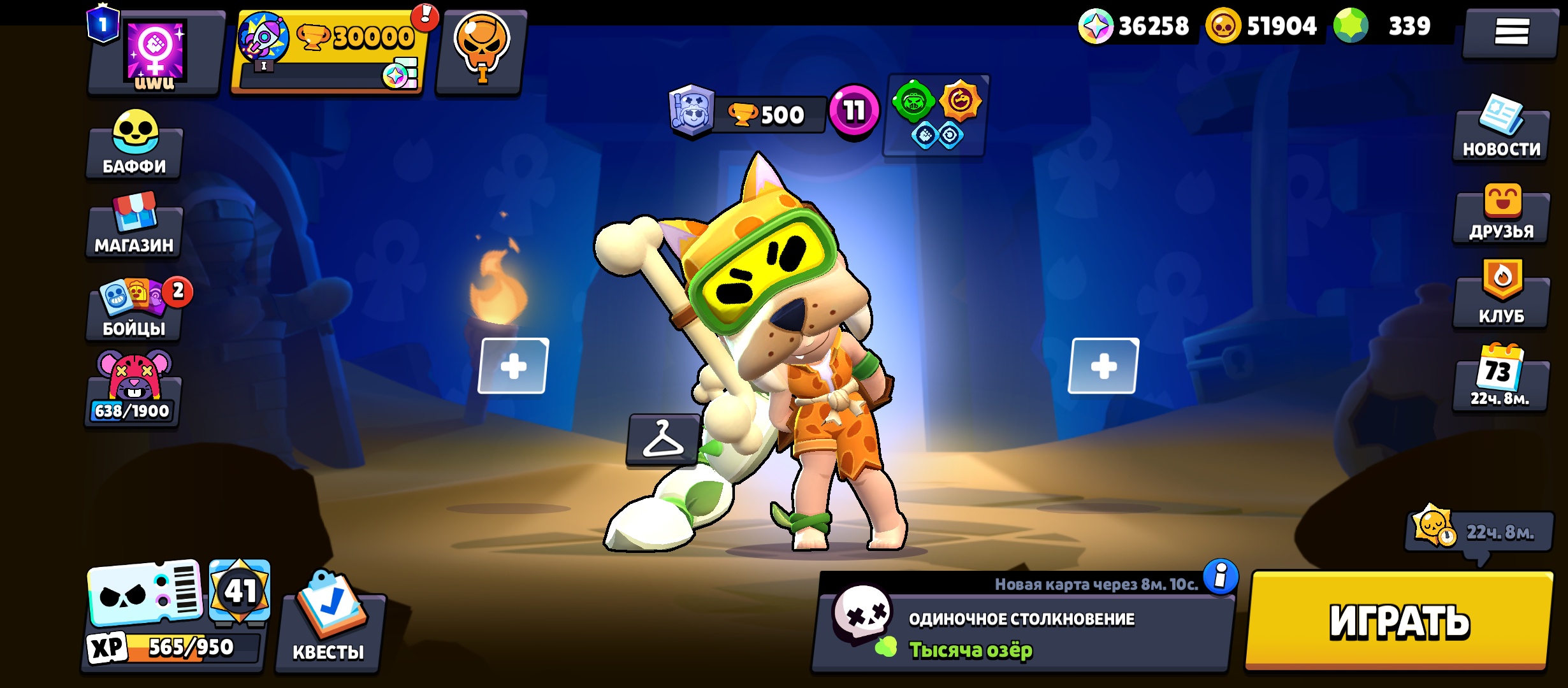Click the blue info button above the game mode
The image size is (1568, 688).
tap(1220, 577)
